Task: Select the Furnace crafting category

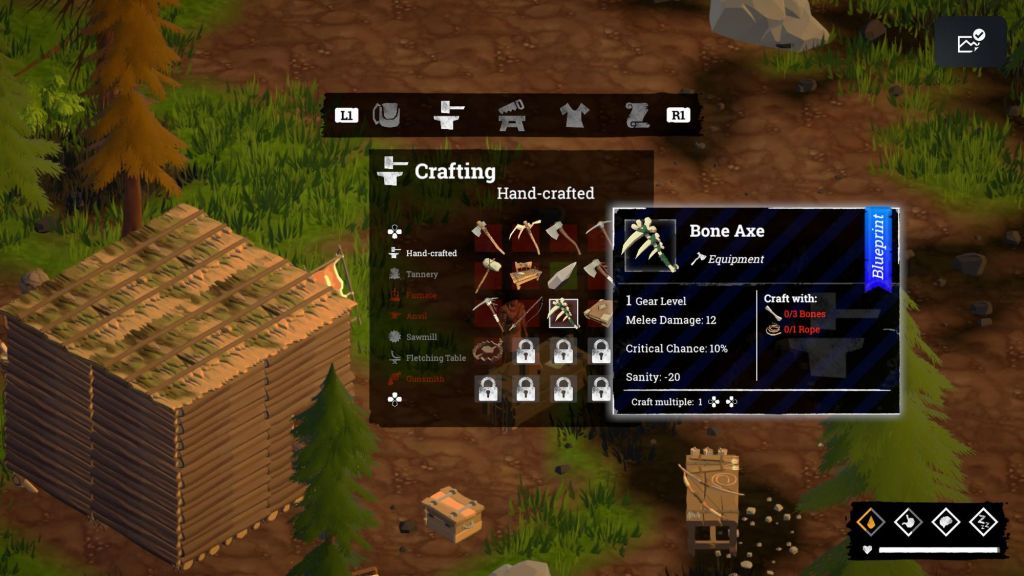Action: [x=421, y=295]
